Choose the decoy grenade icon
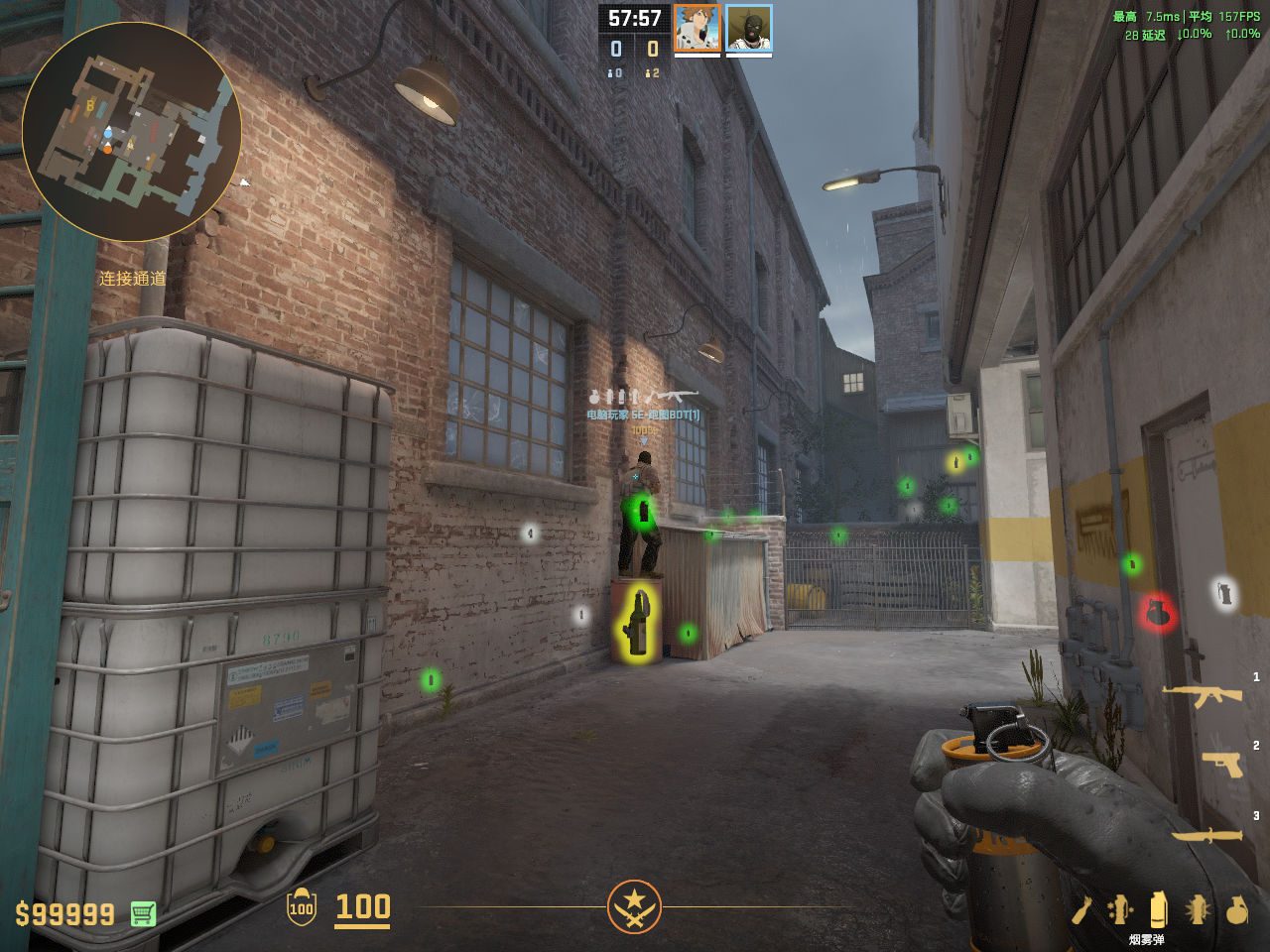The width and height of the screenshot is (1270, 952). point(1120,909)
